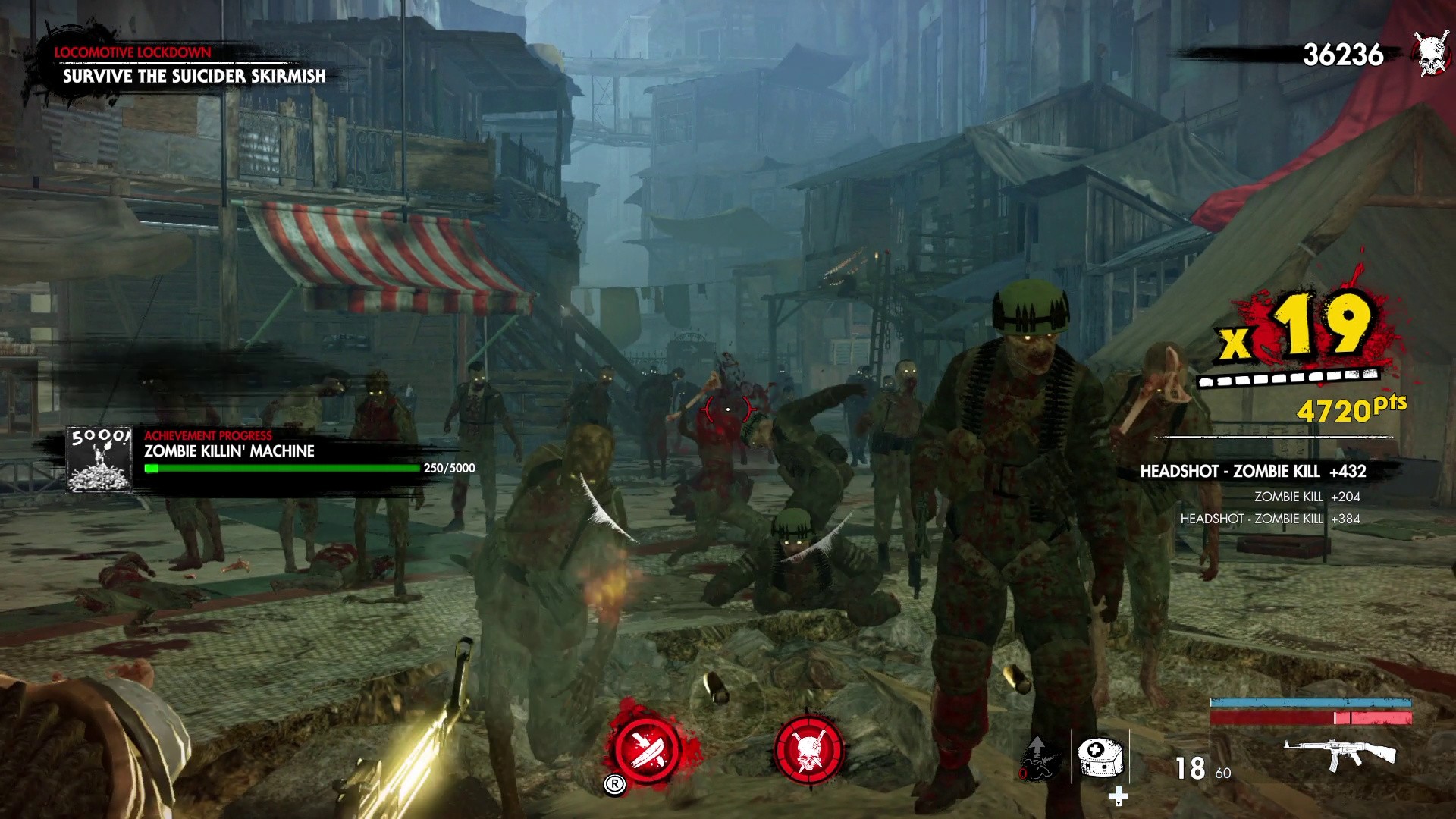The image size is (1456, 819).
Task: Select the Survive the Suicider Skirmish objective
Action: [196, 76]
